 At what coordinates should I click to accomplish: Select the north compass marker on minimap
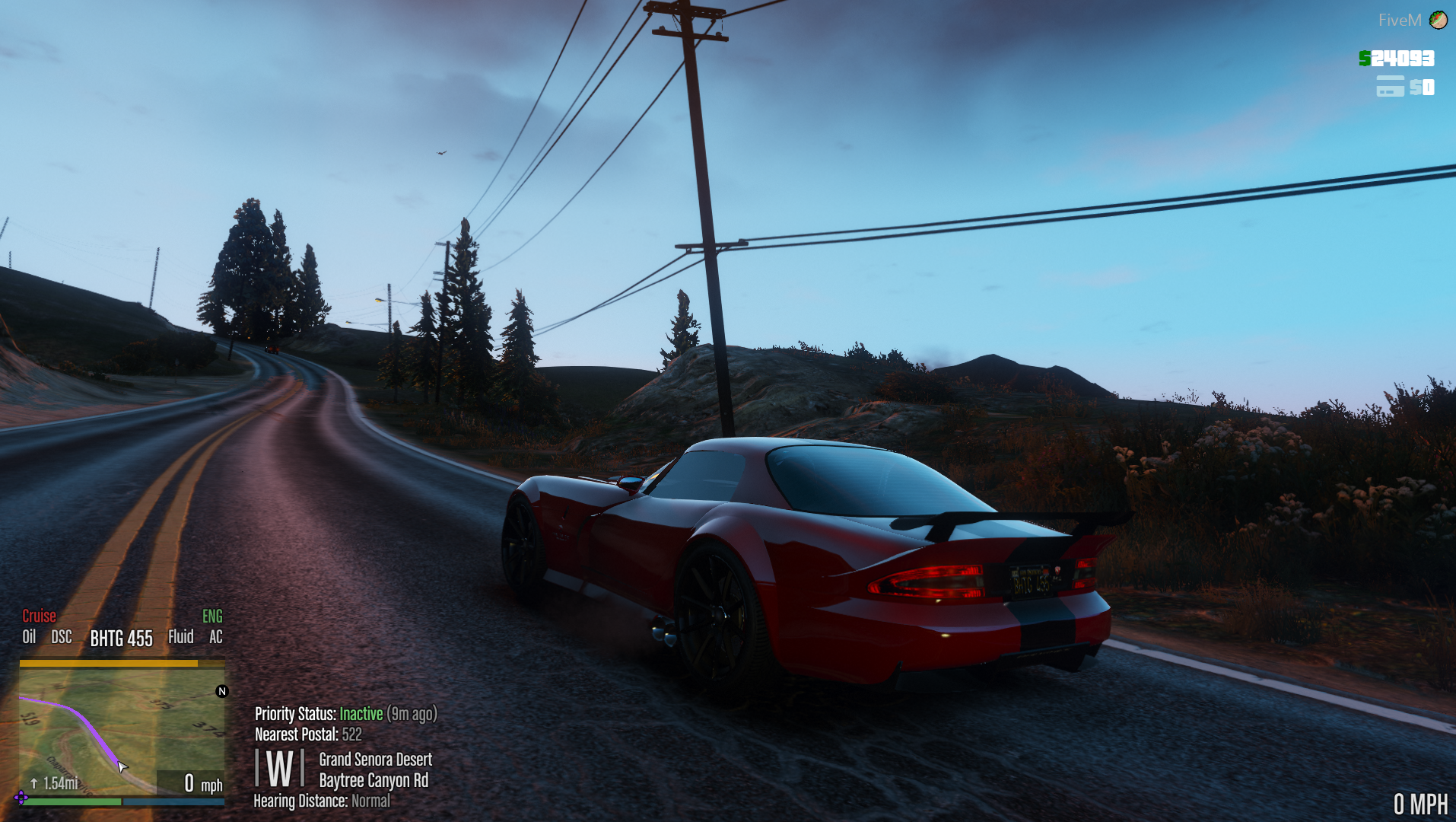222,691
